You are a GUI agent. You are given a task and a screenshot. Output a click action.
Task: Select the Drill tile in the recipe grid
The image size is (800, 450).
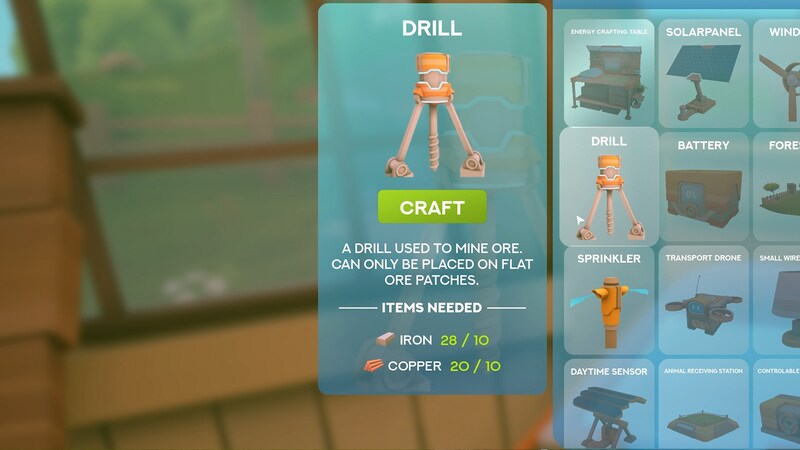[x=609, y=187]
